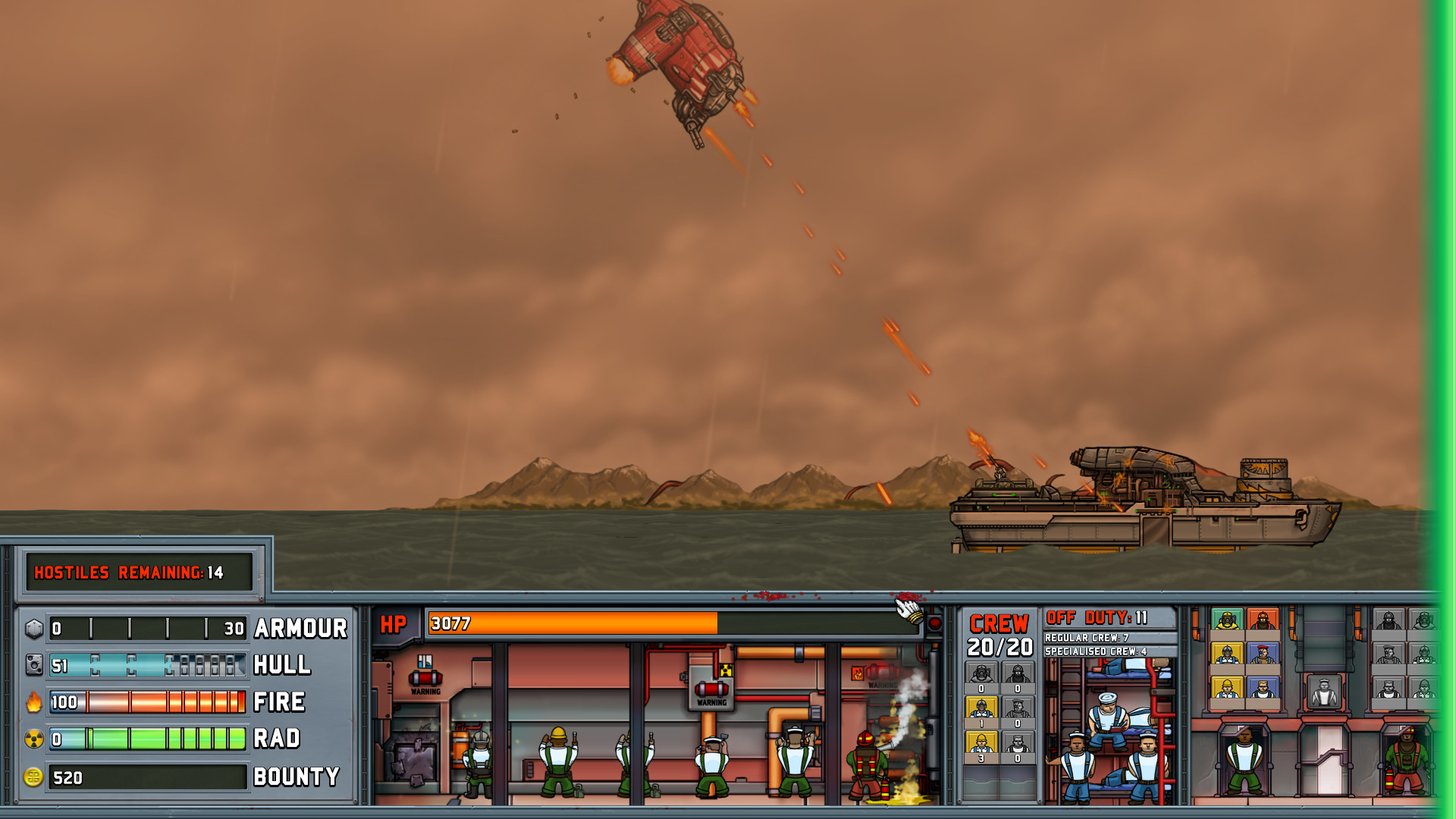Image resolution: width=1456 pixels, height=819 pixels.
Task: Select the firefighter battling flames below deck
Action: [866, 764]
